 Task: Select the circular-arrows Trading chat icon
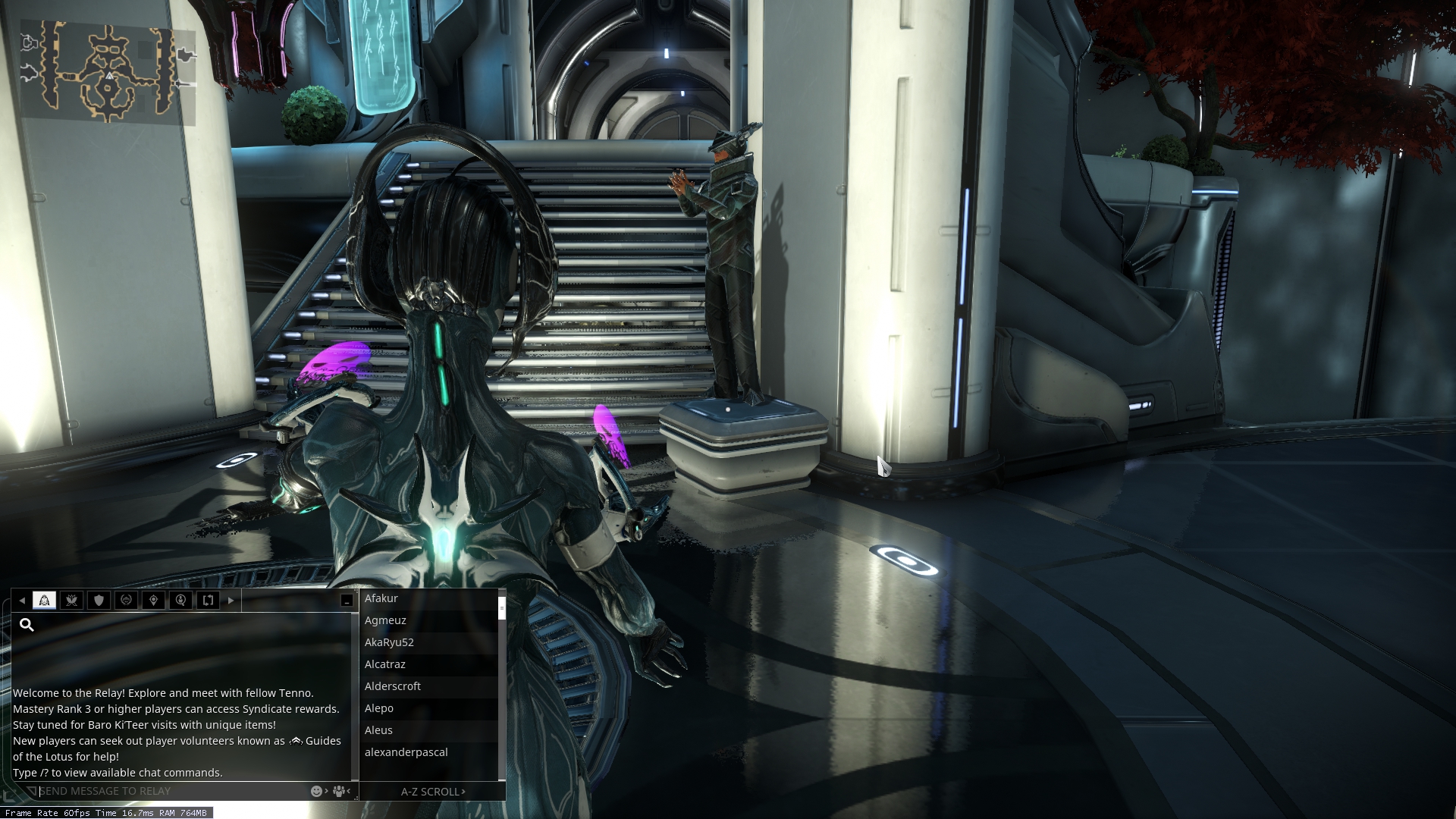pos(209,600)
